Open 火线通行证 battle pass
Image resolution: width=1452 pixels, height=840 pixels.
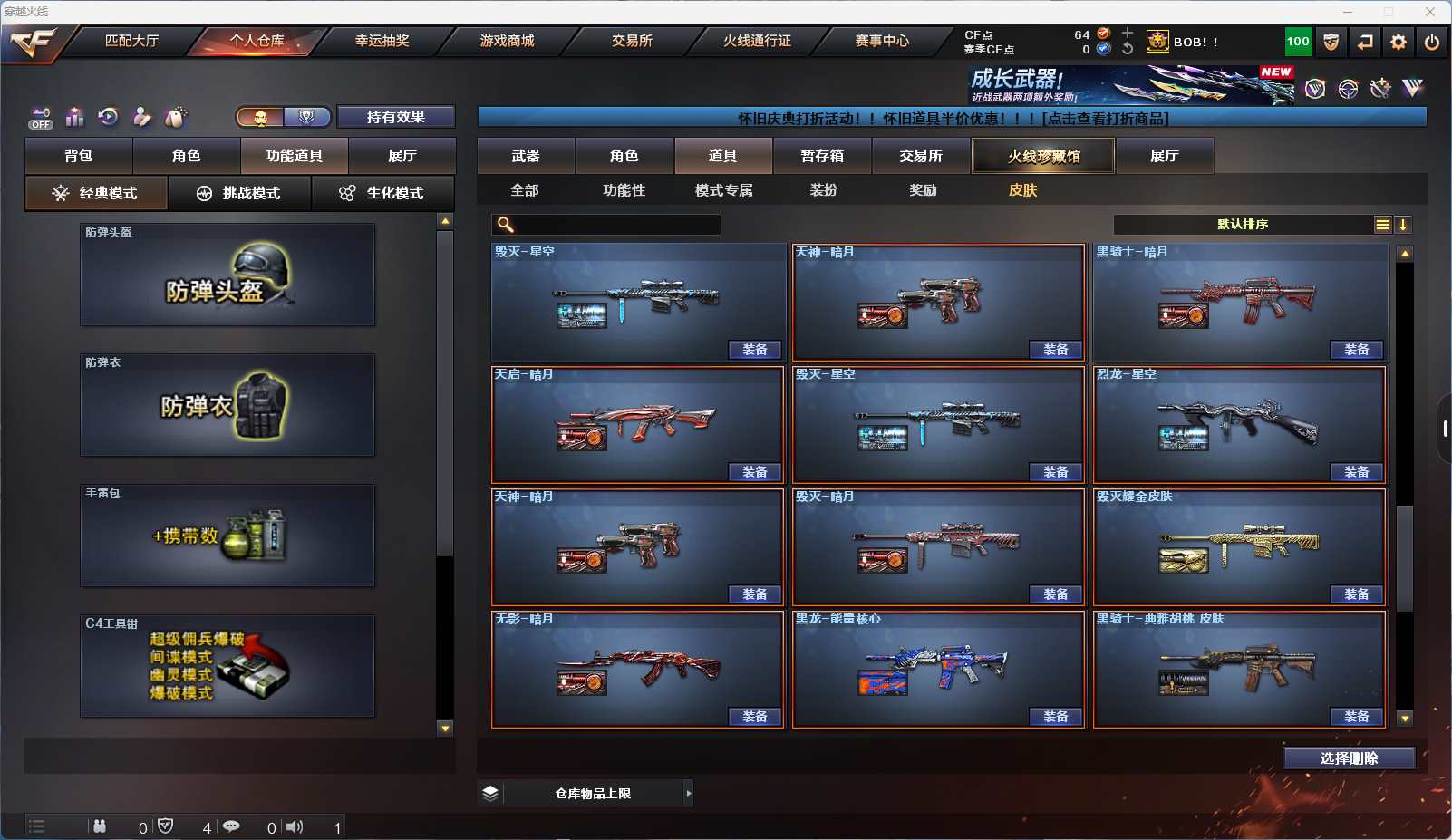(x=757, y=41)
